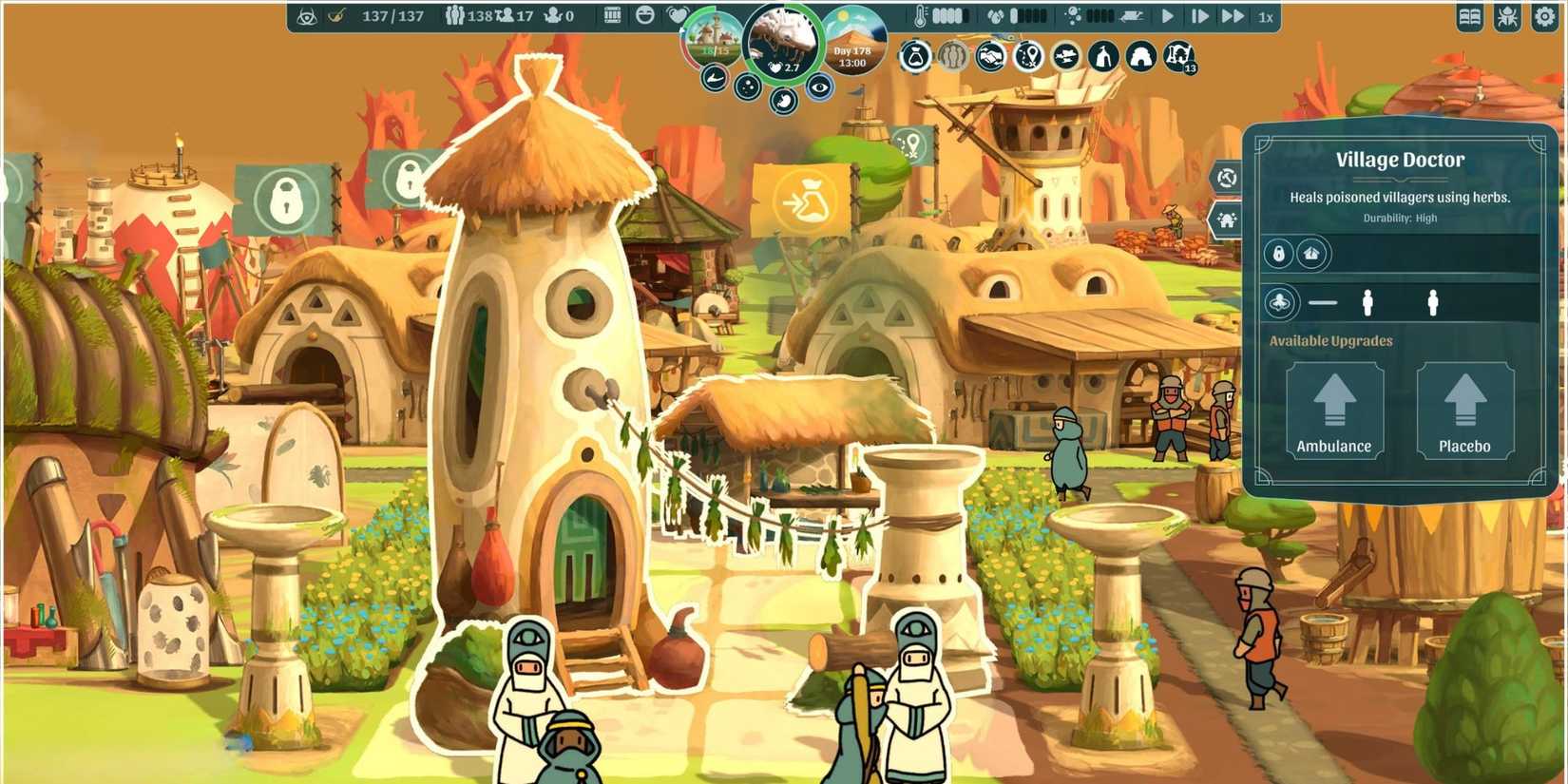Viewport: 1568px width, 784px height.
Task: Open the open-book encyclopedia
Action: click(x=1469, y=18)
